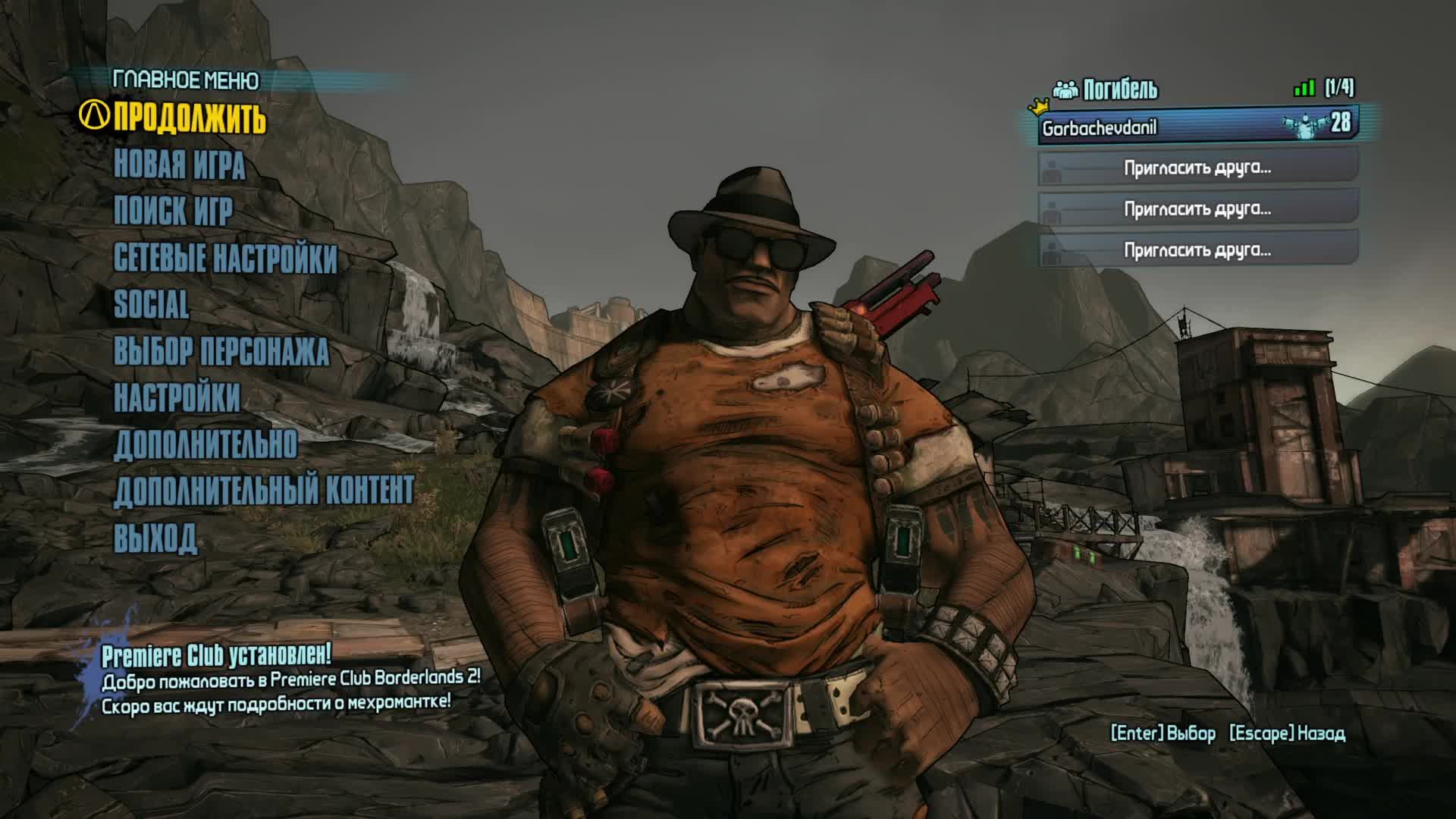
Task: Start a new game with НОВАЯ ИГРА
Action: 180,165
